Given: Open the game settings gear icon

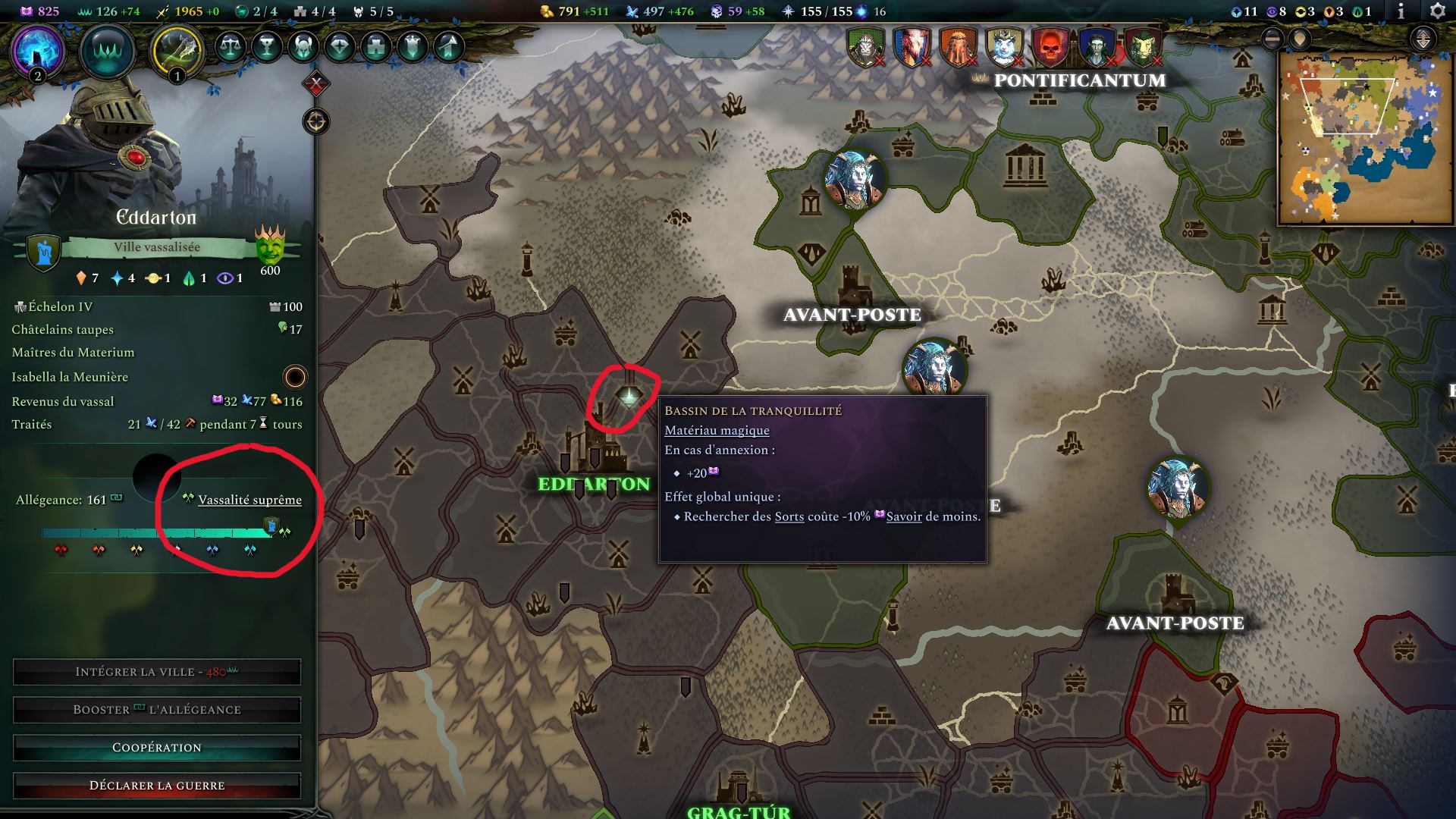Looking at the screenshot, I should click(x=1436, y=12).
